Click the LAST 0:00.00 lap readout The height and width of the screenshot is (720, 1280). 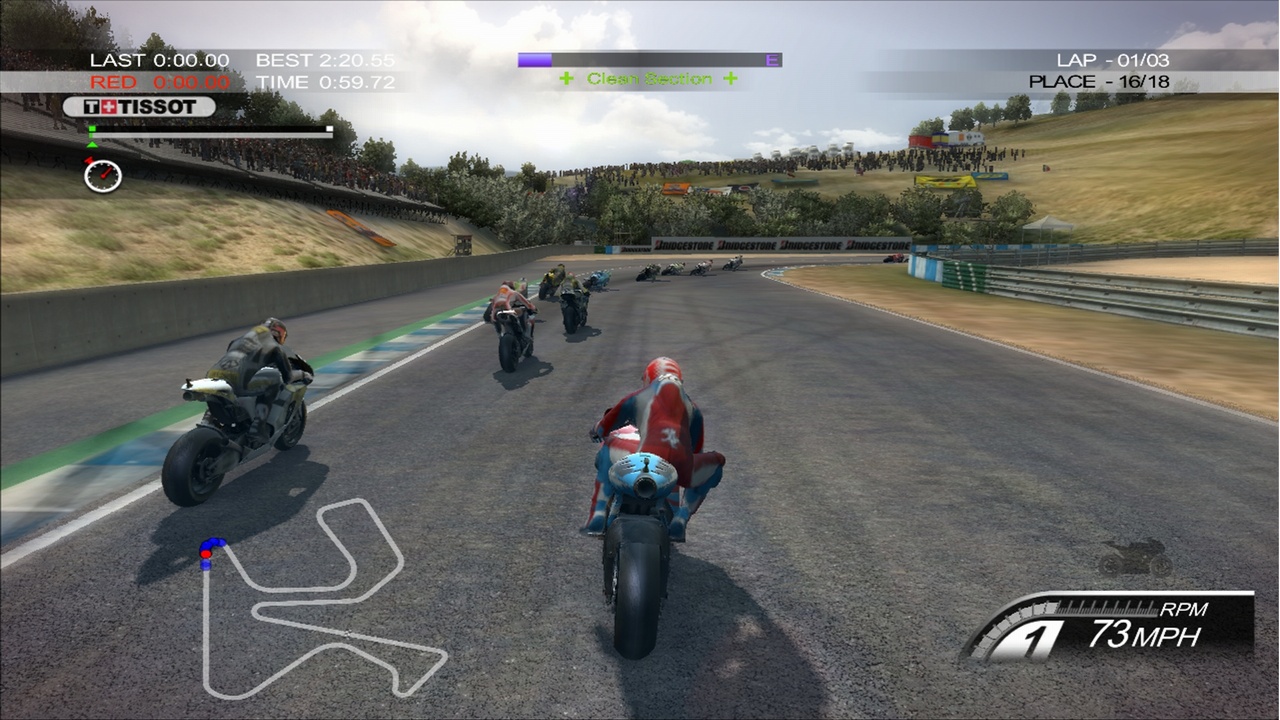pos(162,59)
